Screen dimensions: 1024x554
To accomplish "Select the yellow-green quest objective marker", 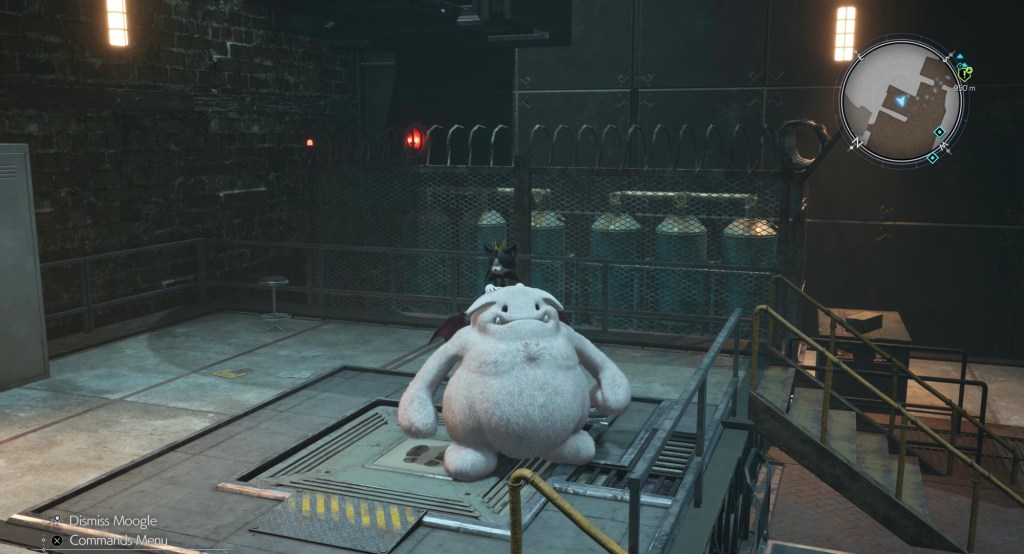I will click(964, 72).
